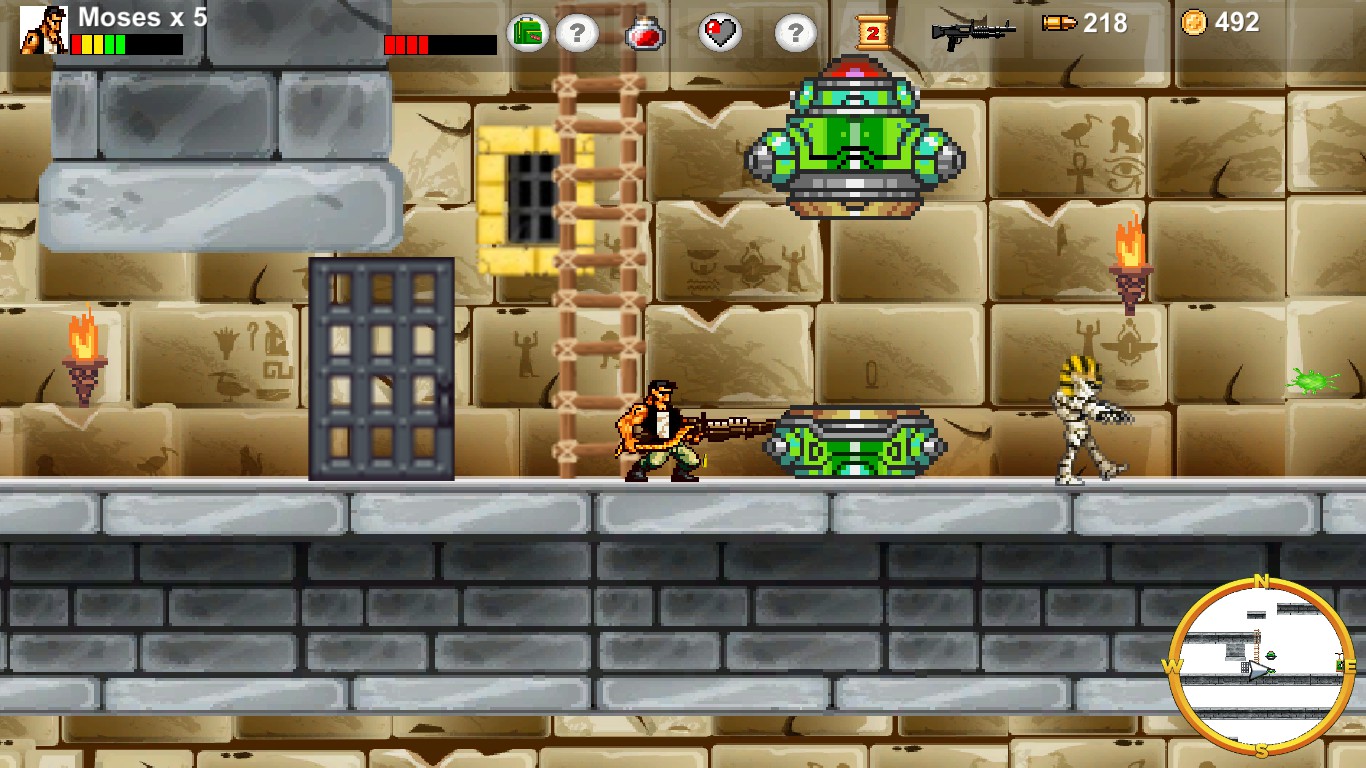Click the mummy enemy on the platform
The image size is (1366, 768).
click(1080, 420)
